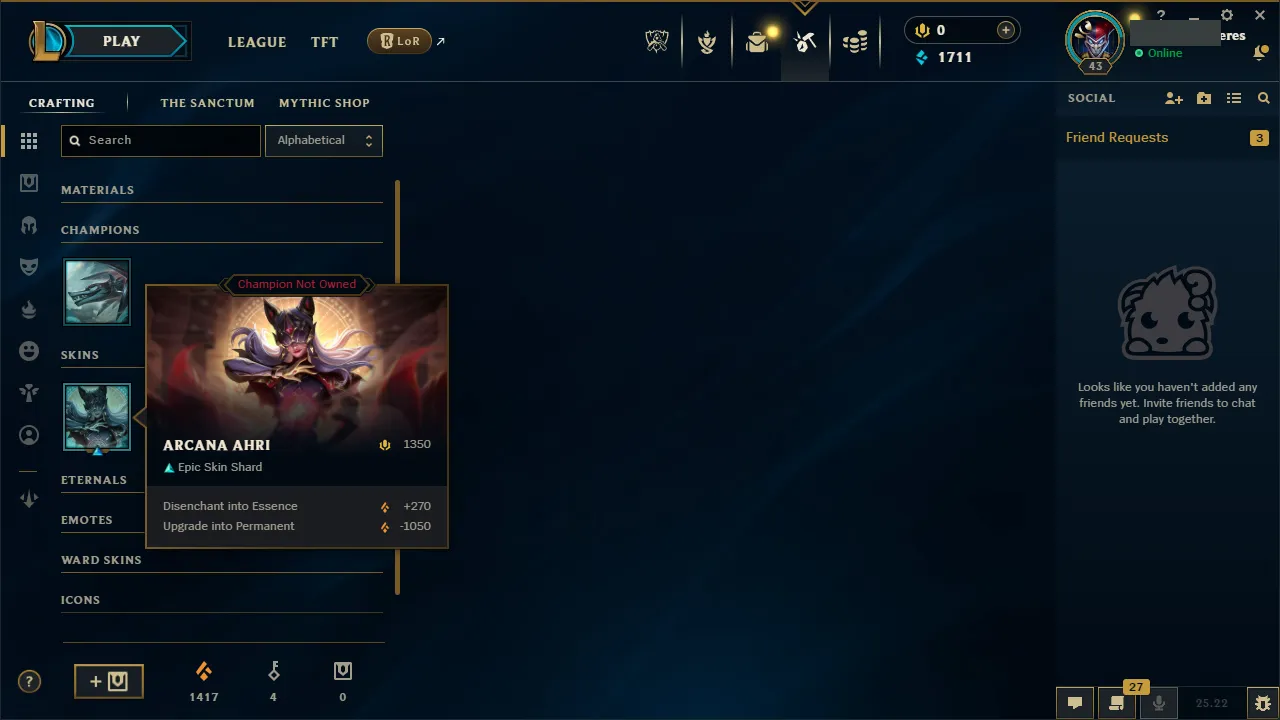Select the emotes smiley category icon
This screenshot has height=720, width=1280.
click(29, 351)
